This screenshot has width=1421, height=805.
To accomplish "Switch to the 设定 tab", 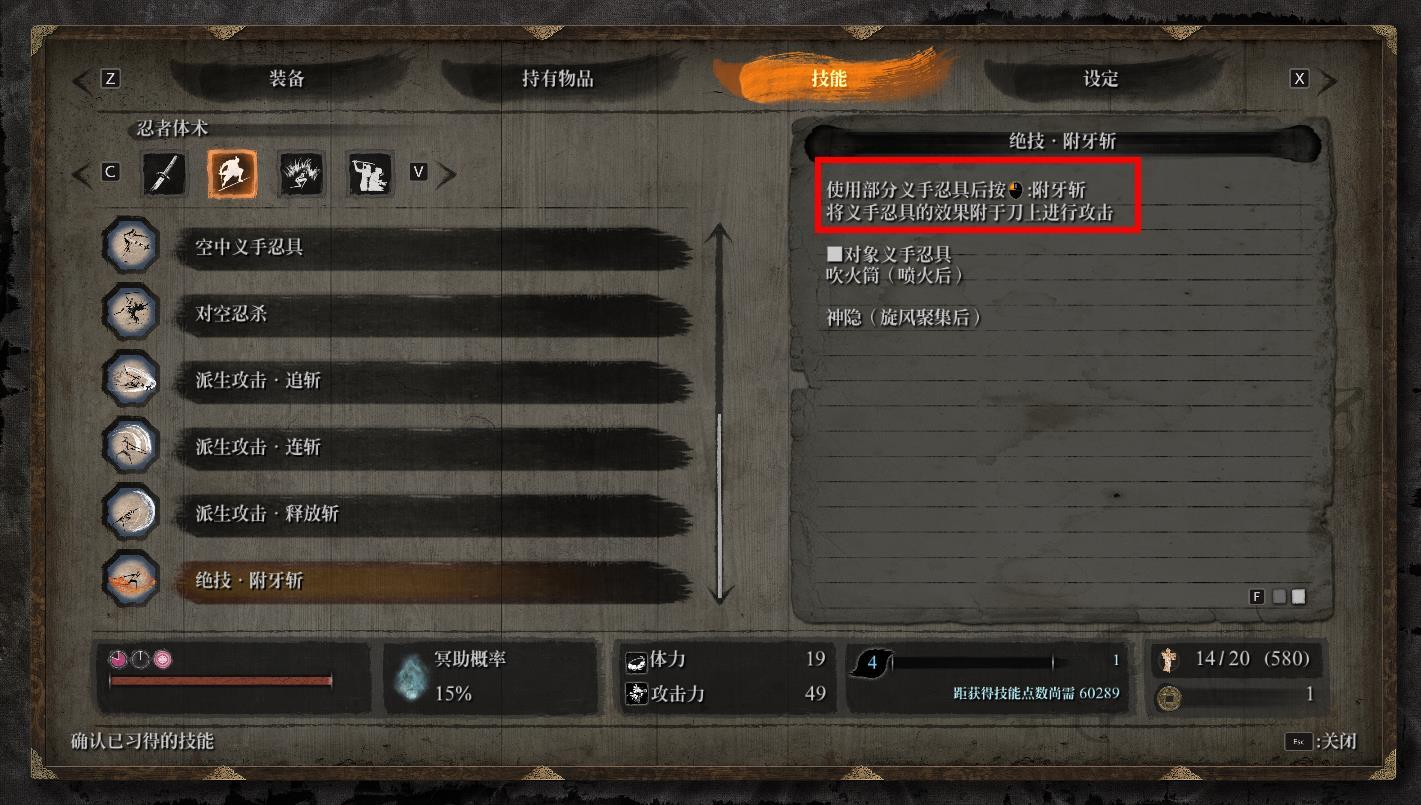I will pos(1098,80).
